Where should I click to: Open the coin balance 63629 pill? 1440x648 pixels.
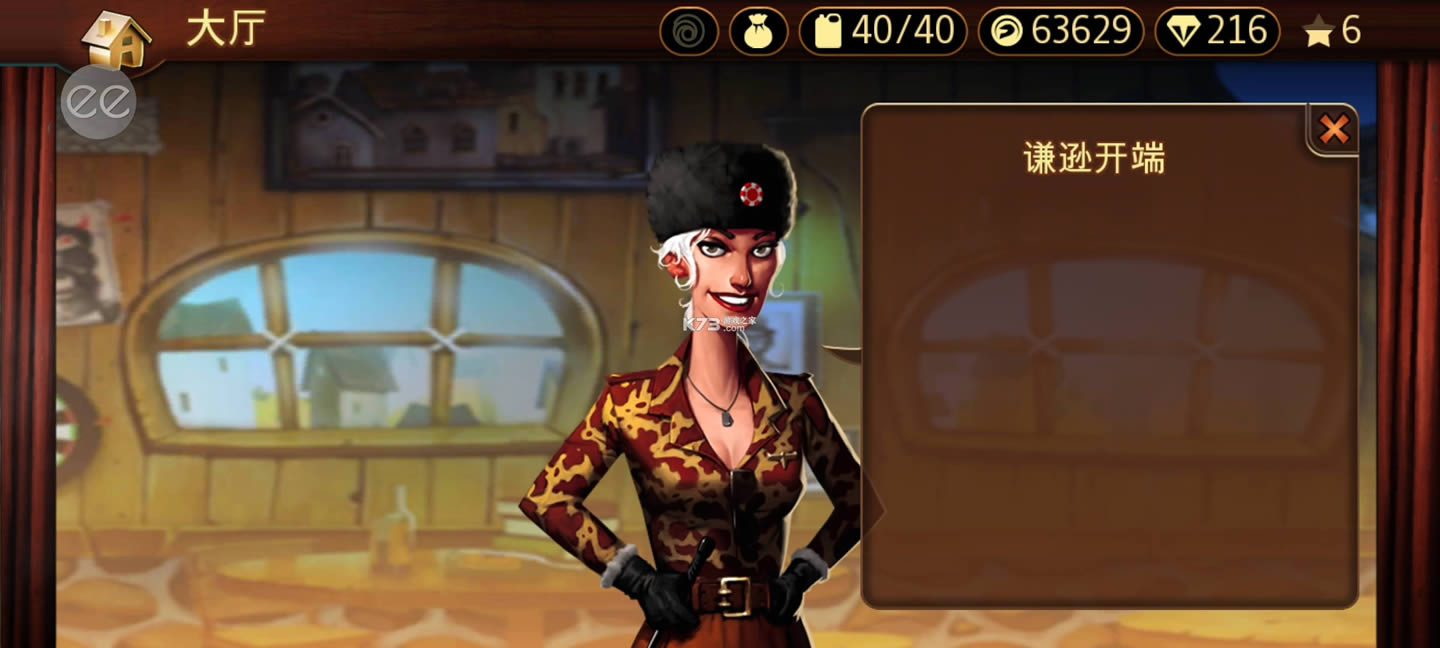(x=1061, y=31)
